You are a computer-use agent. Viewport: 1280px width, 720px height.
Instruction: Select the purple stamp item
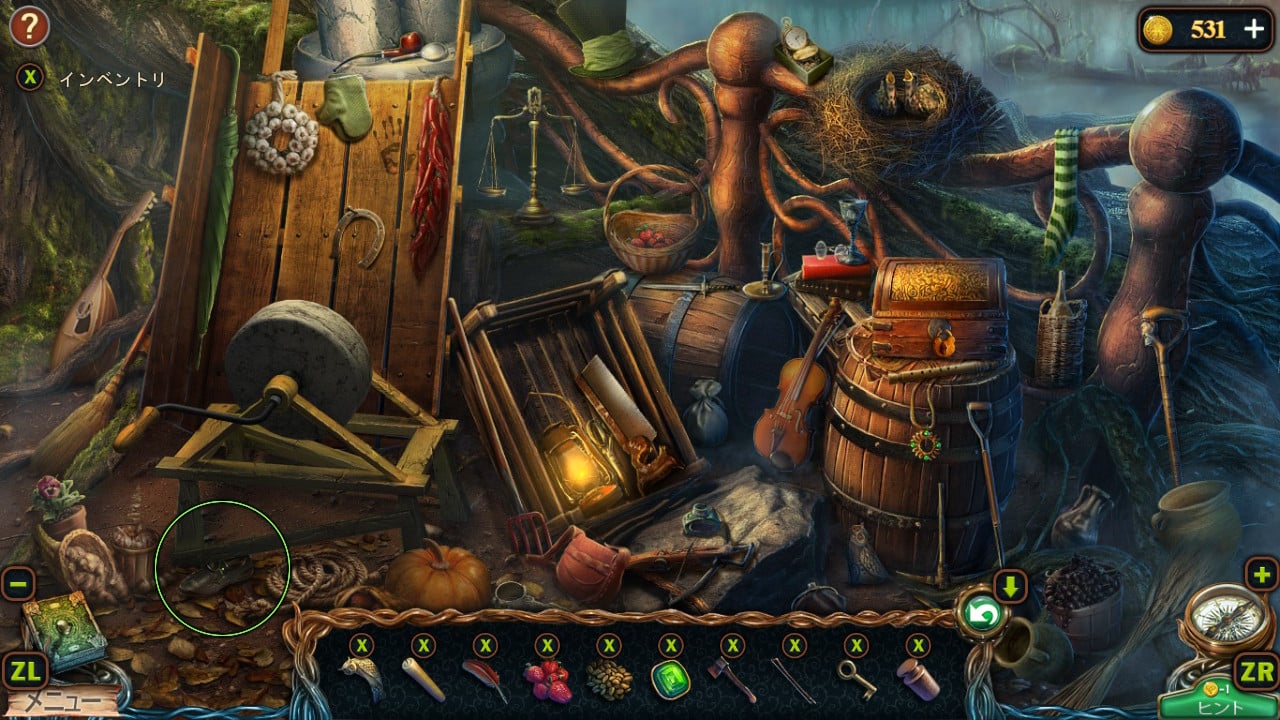tap(919, 679)
